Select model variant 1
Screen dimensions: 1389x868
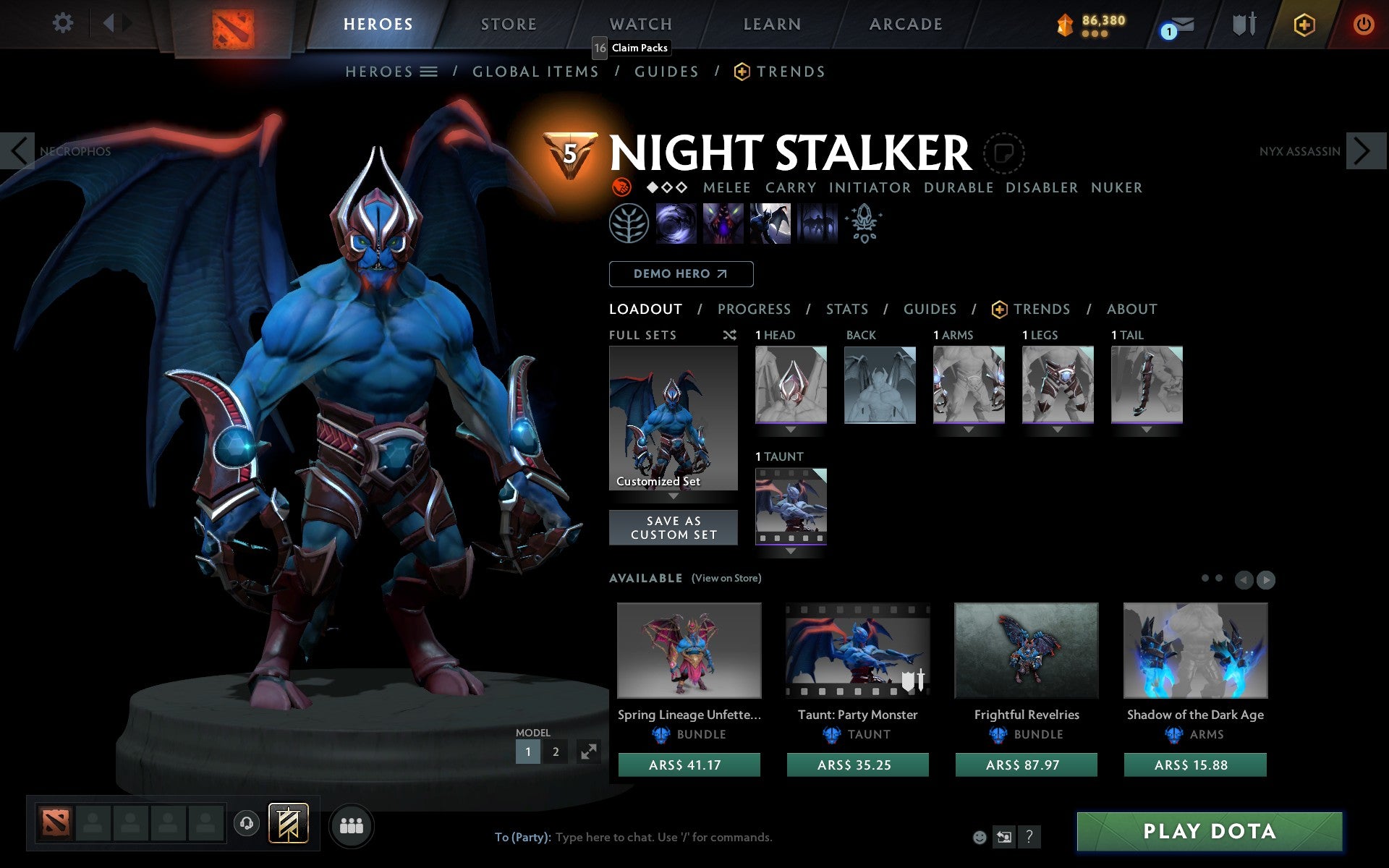tap(528, 752)
